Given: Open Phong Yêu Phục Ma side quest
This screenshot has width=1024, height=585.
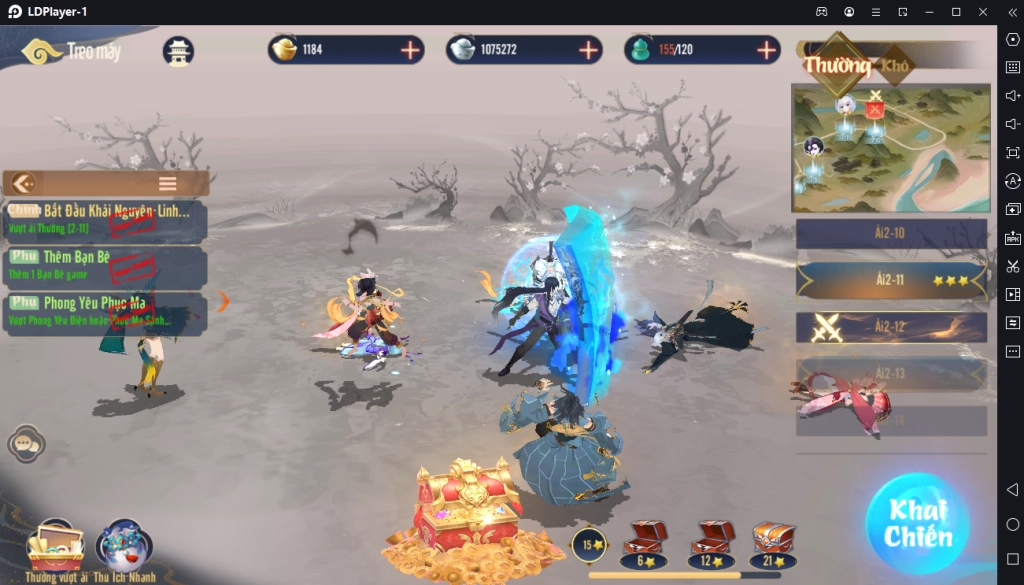Looking at the screenshot, I should coord(106,311).
